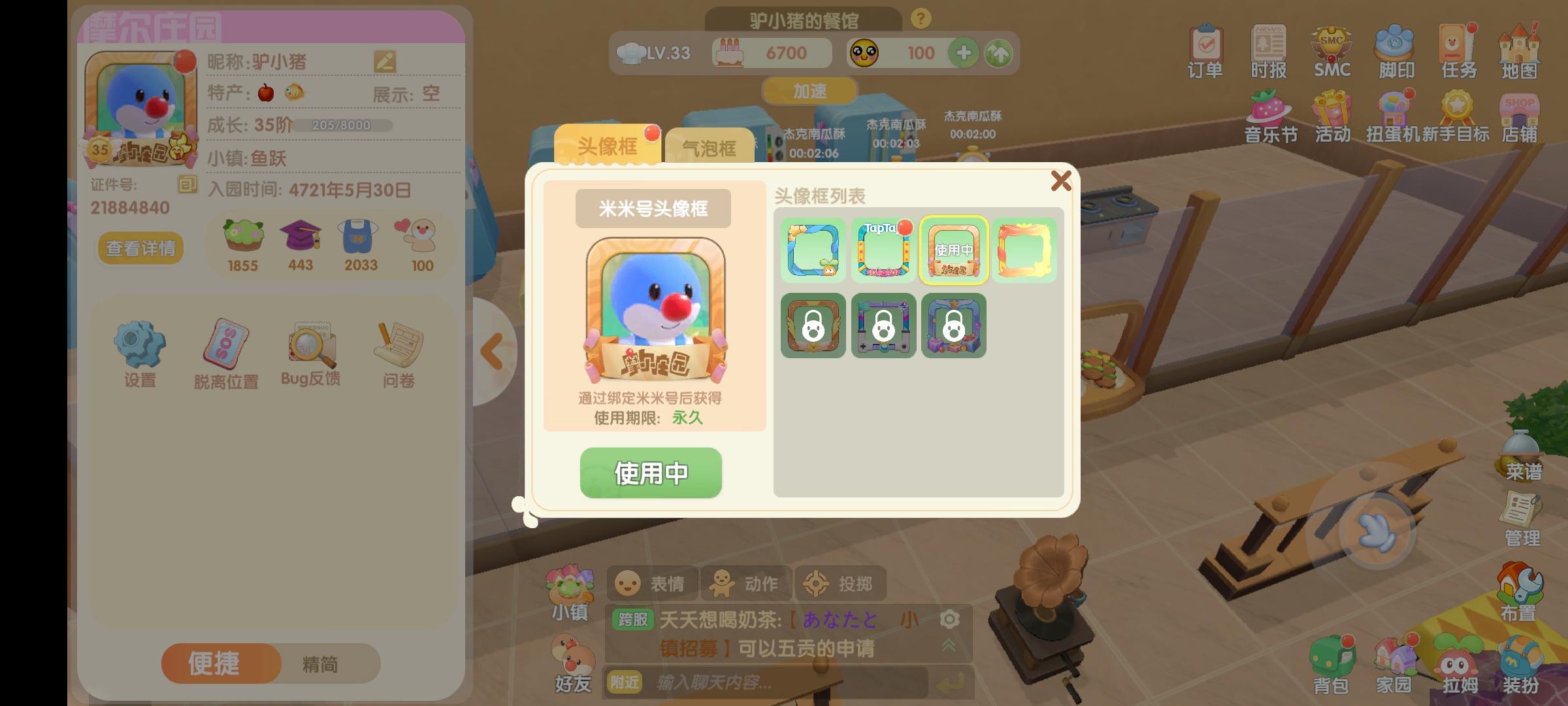Edit the nickname with the pencil icon
The height and width of the screenshot is (706, 1568).
tap(385, 63)
